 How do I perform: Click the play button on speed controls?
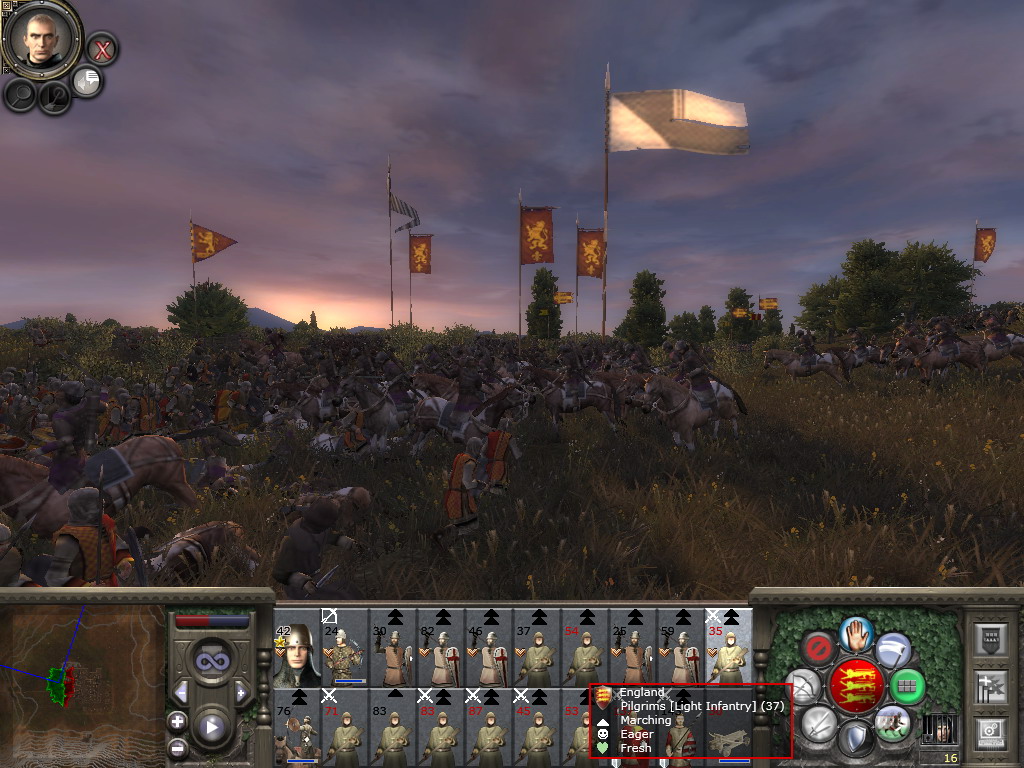(x=211, y=727)
